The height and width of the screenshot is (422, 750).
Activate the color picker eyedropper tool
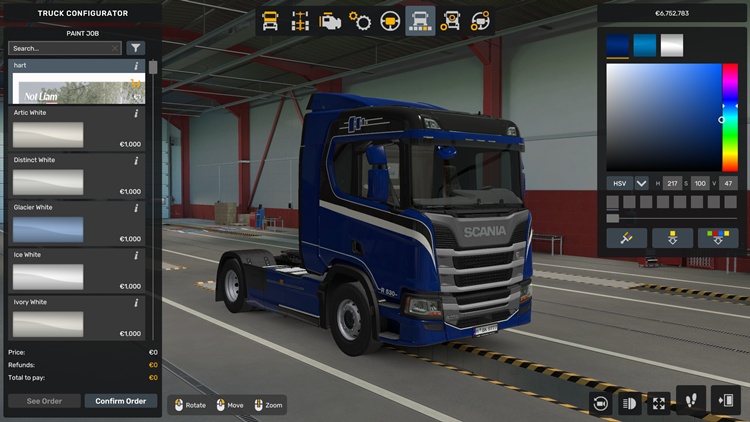coord(626,238)
